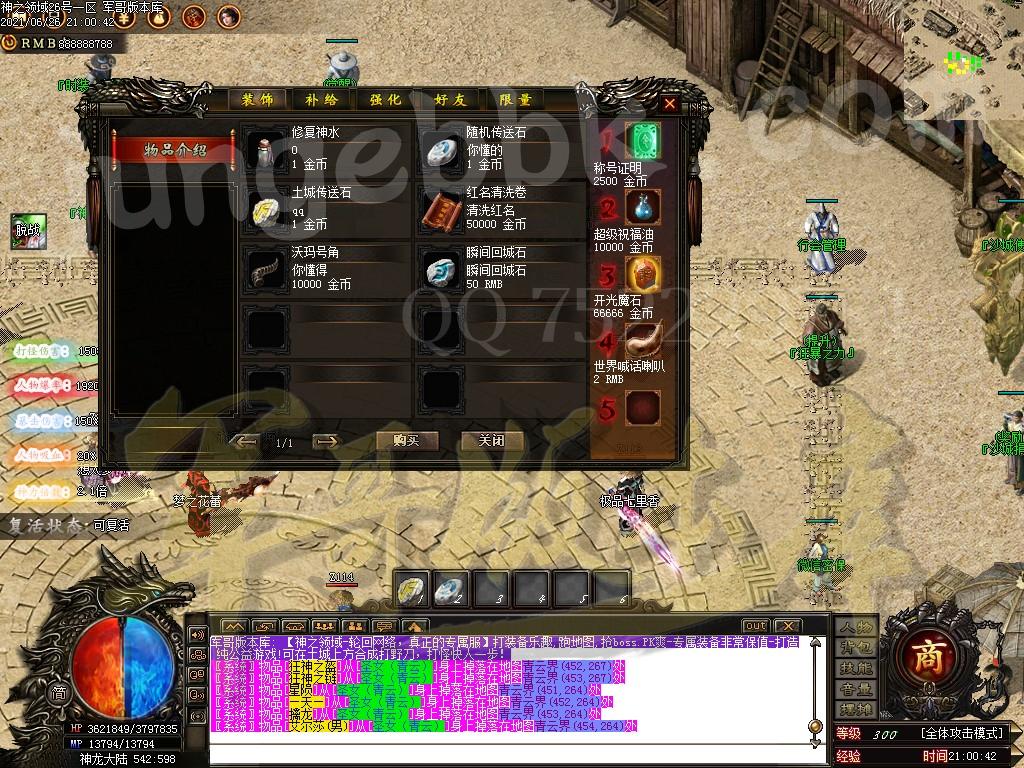Click the 关闭 close button
Screen dimensions: 1024x768
click(491, 441)
